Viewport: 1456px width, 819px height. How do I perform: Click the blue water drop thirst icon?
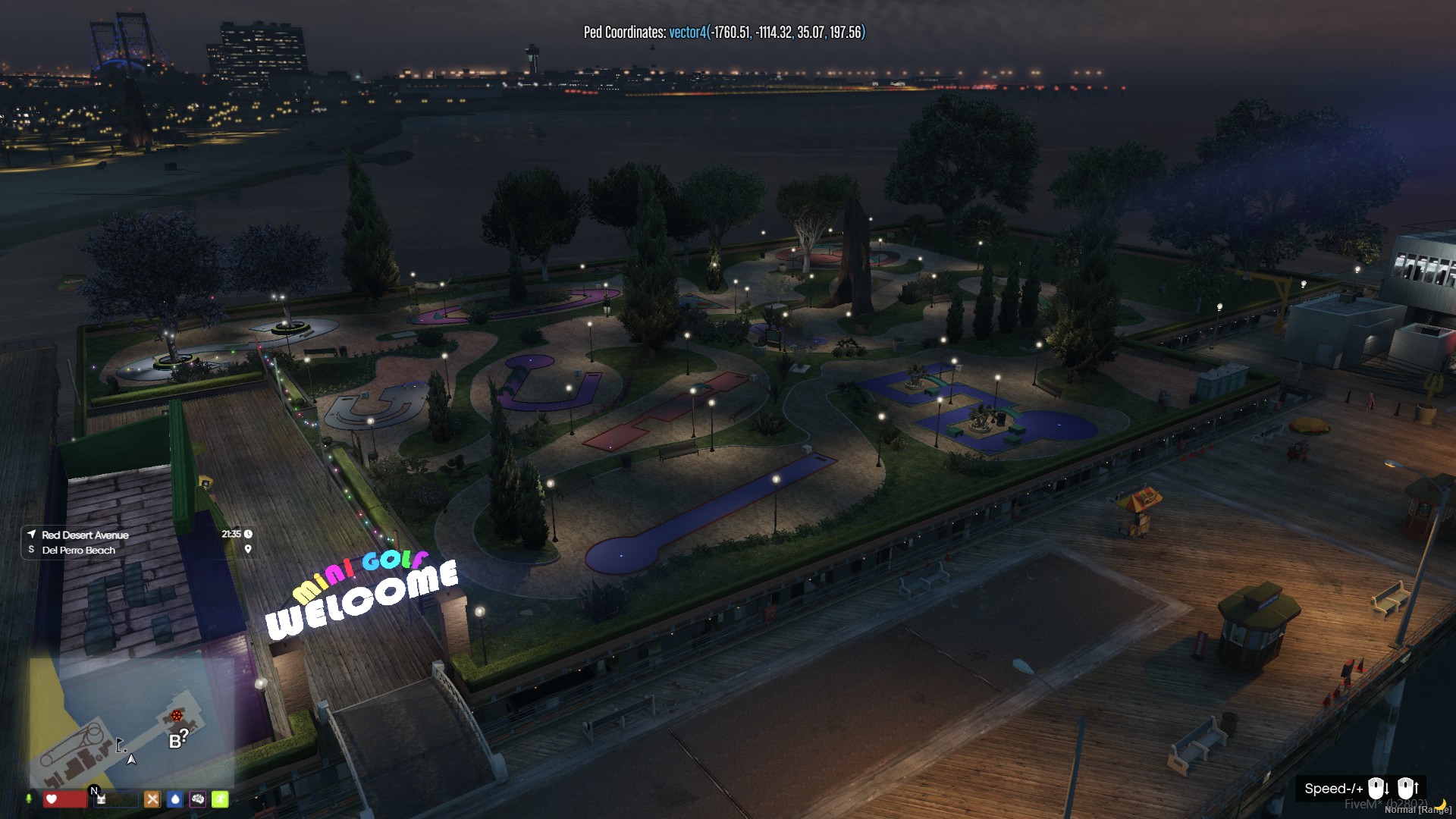175,799
